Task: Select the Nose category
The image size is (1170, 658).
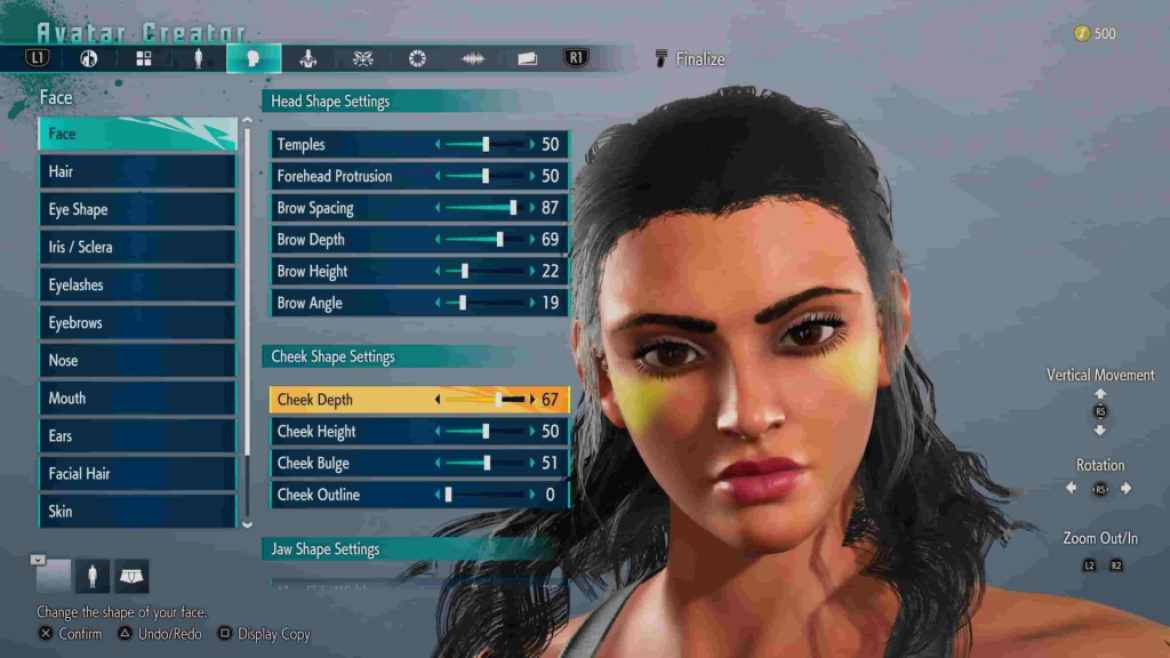Action: click(x=136, y=361)
